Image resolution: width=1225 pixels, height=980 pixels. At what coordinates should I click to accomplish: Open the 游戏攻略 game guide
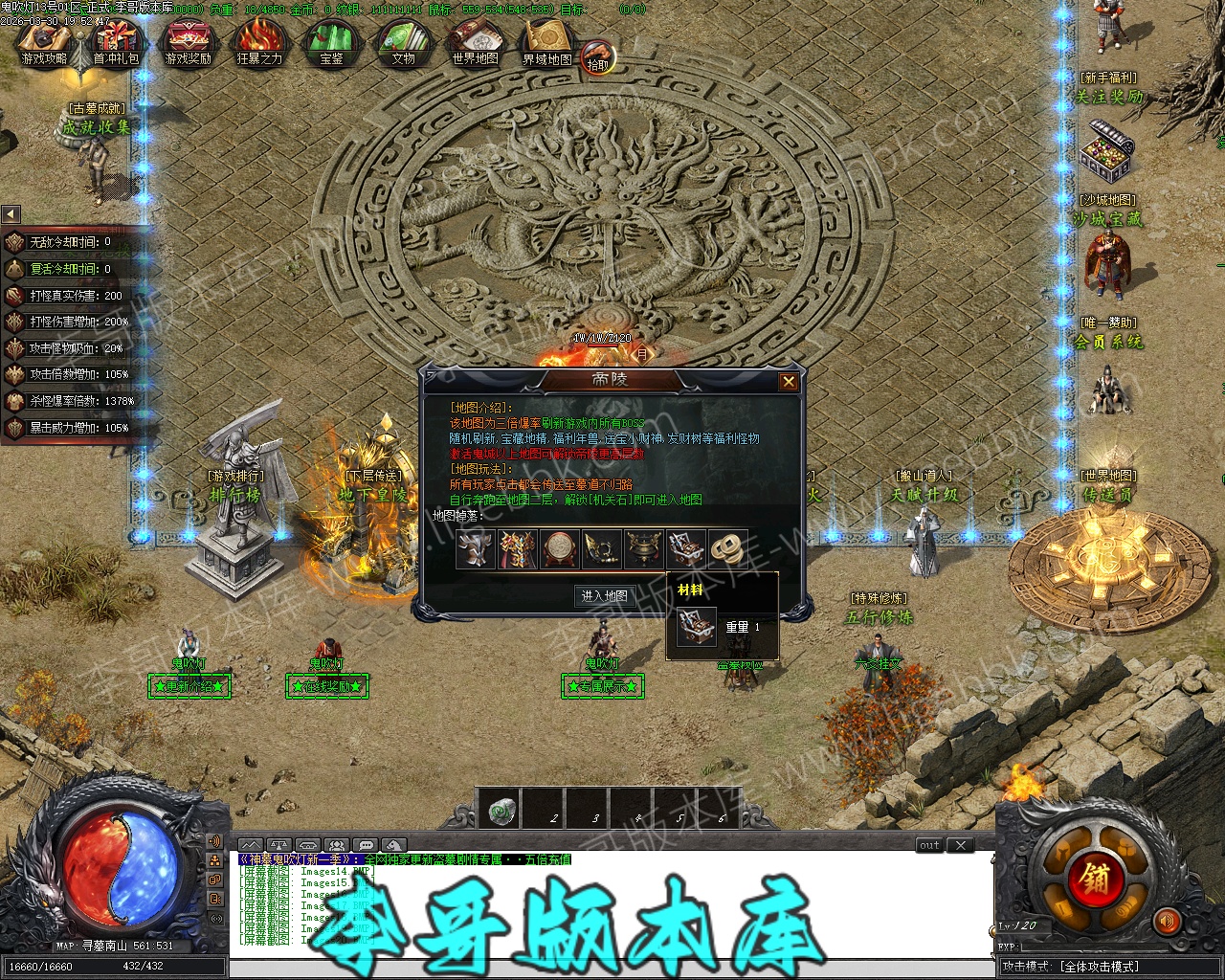[x=44, y=44]
